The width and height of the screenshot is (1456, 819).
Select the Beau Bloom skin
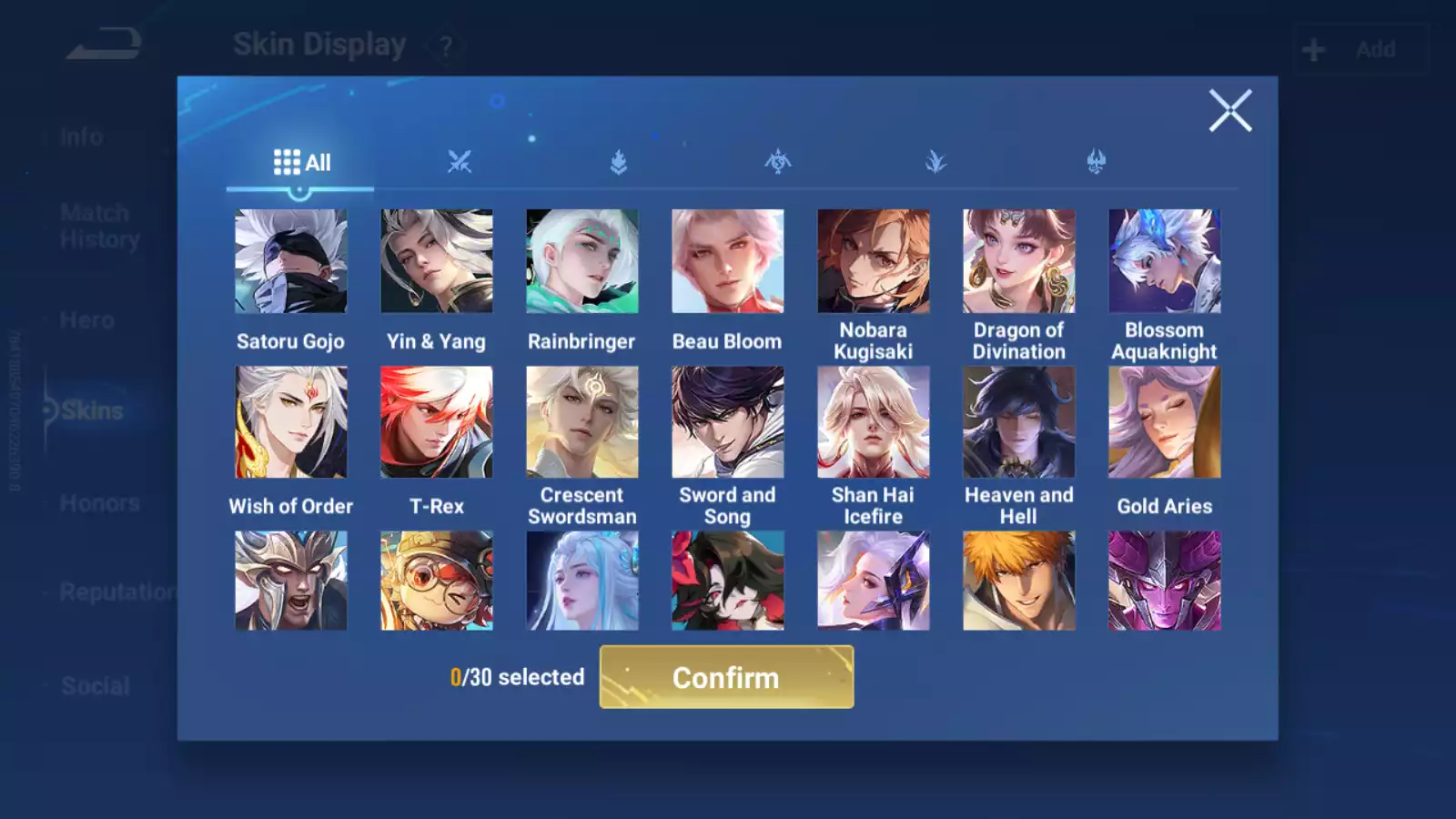click(727, 261)
